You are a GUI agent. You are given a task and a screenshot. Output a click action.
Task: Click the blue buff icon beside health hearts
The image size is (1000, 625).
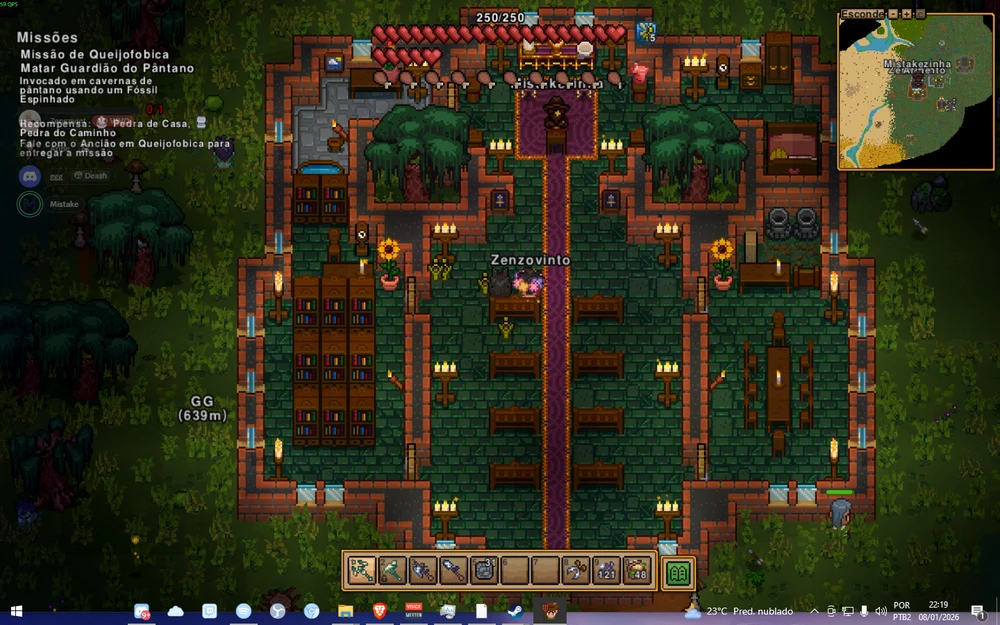coord(645,32)
